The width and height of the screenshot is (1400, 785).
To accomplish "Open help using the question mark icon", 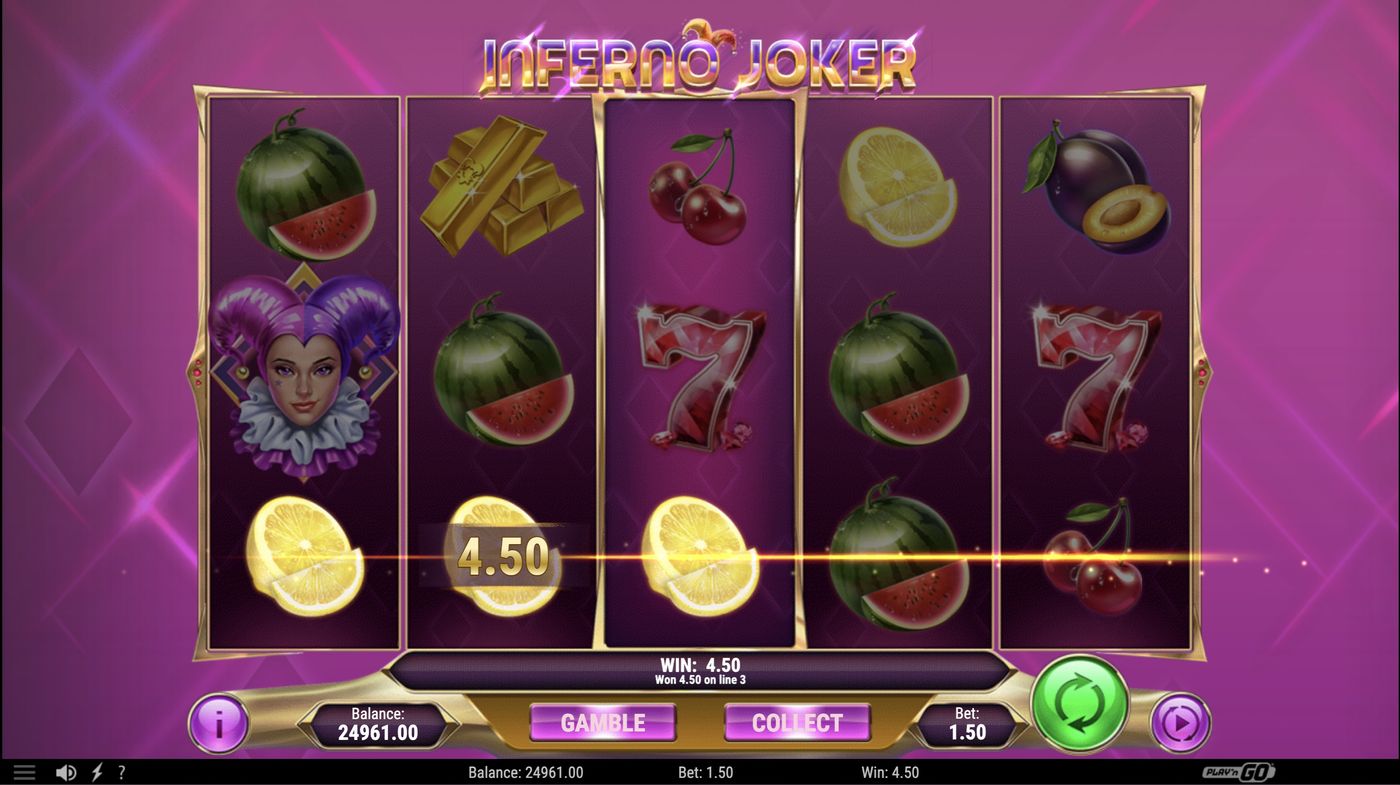I will 121,771.
